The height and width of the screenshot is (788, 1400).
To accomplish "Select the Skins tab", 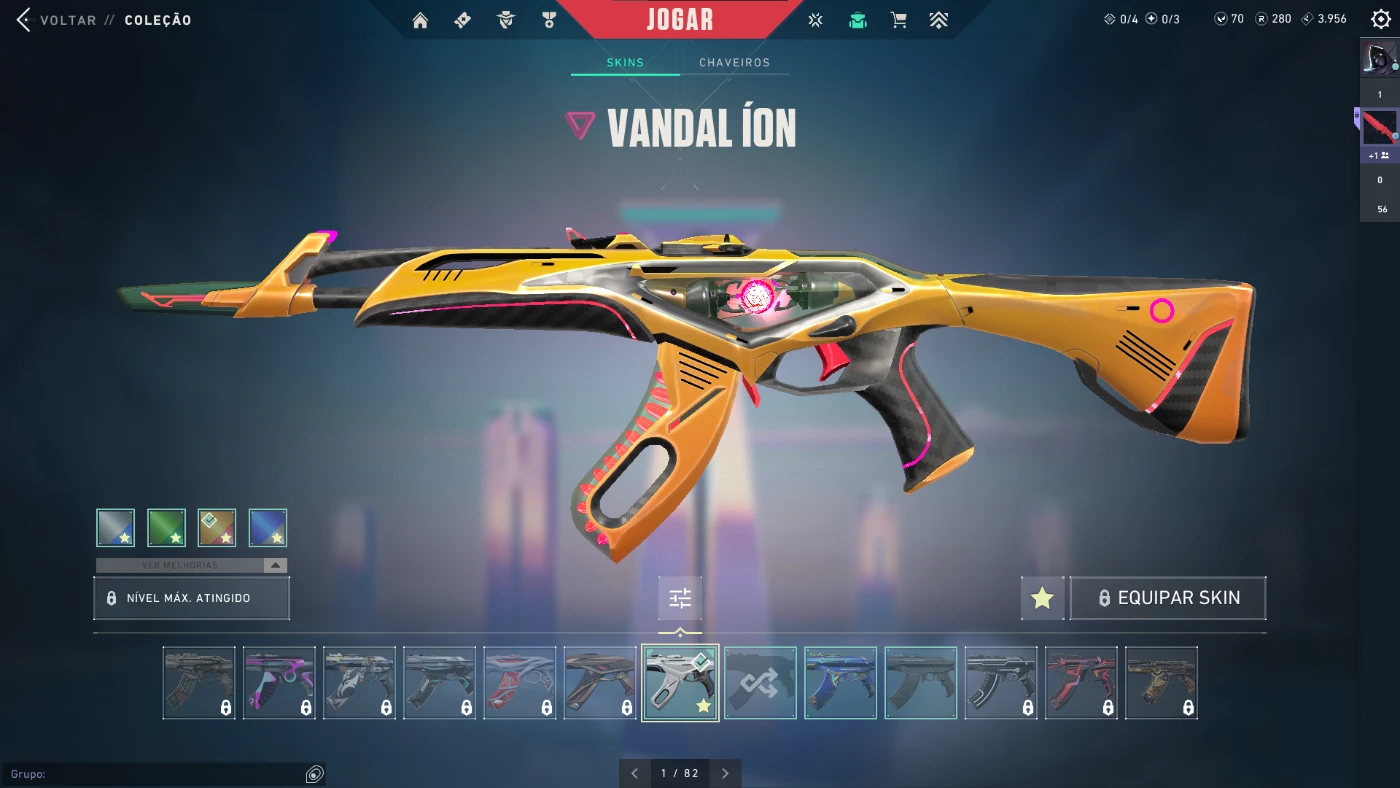I will click(625, 63).
